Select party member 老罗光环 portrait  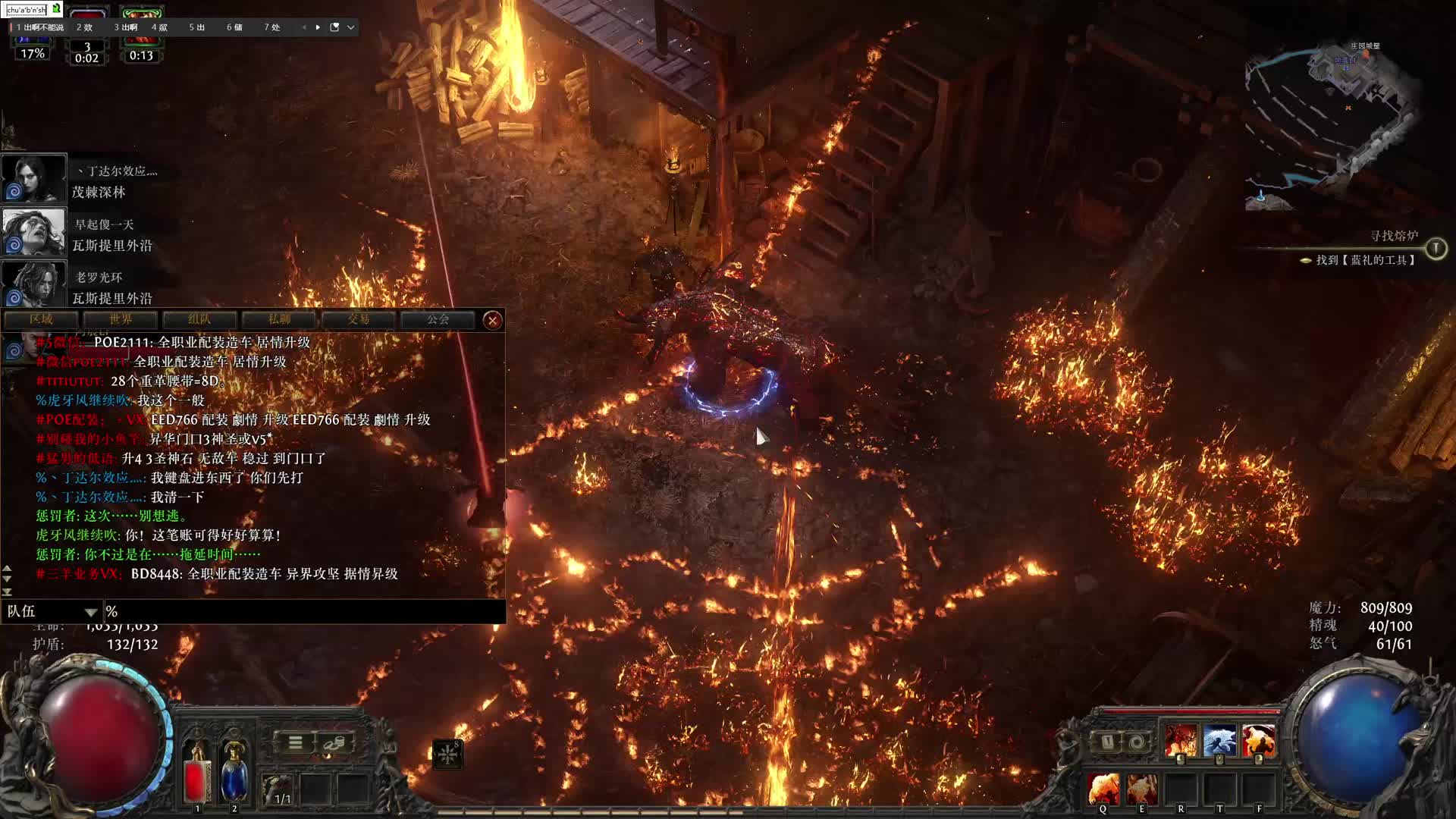point(33,284)
